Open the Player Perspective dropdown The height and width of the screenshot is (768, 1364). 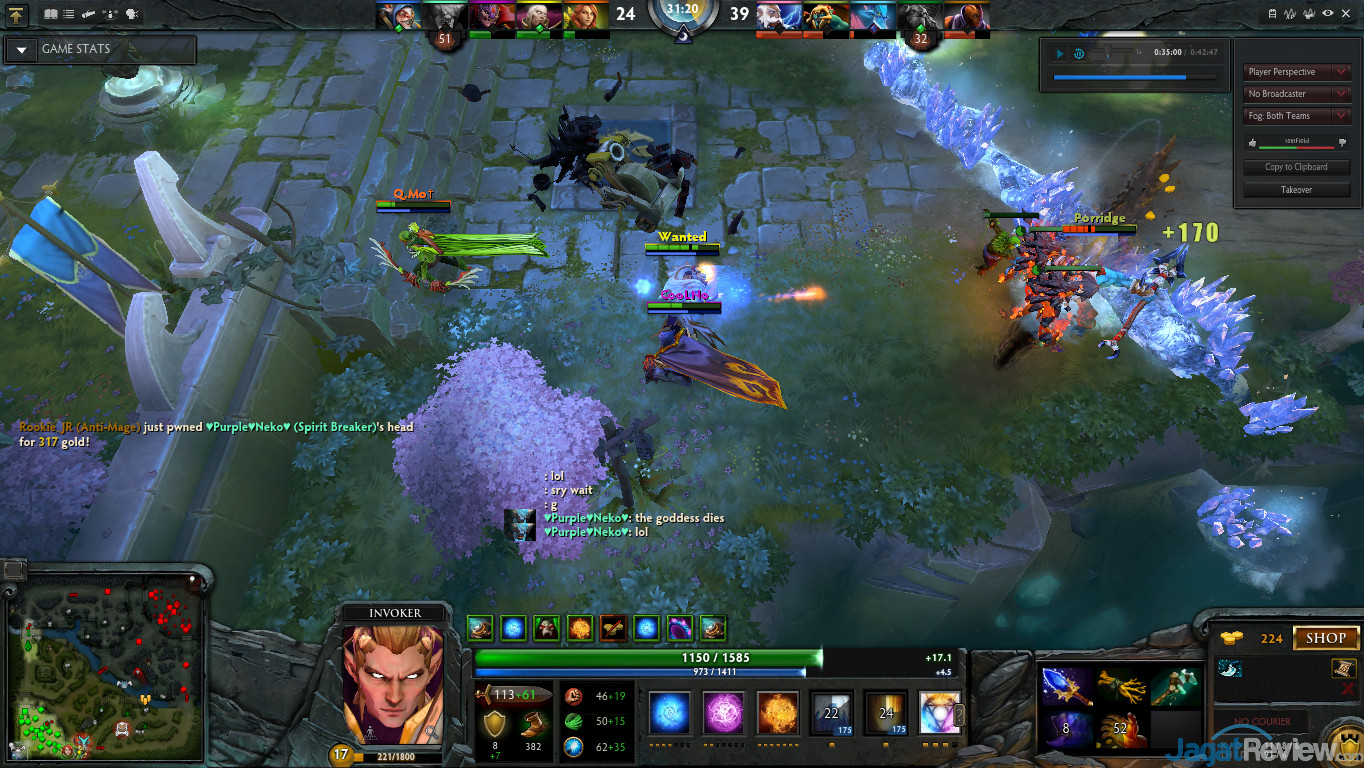pos(1297,72)
